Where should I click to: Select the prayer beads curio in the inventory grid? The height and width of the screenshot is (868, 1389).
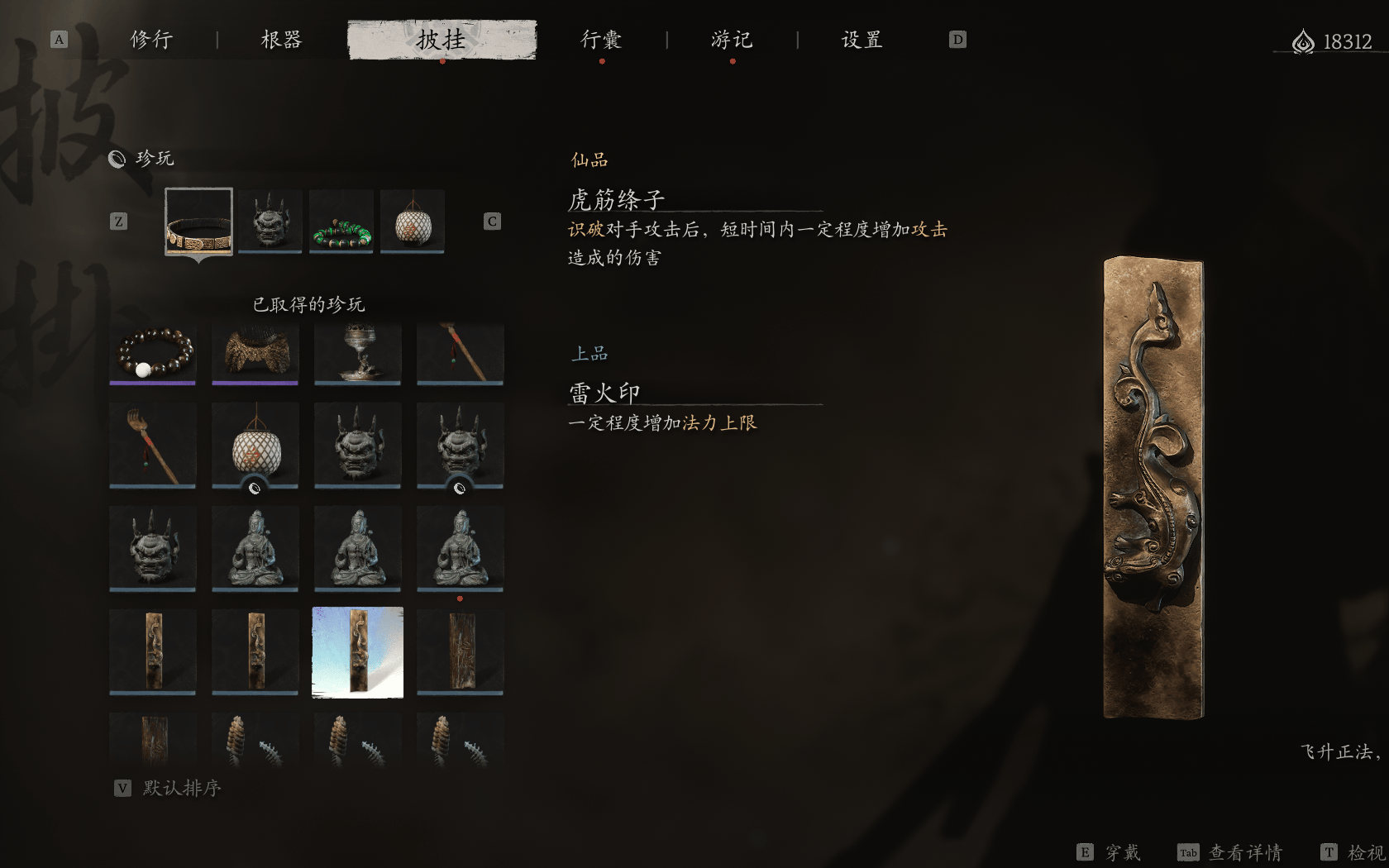(x=152, y=354)
